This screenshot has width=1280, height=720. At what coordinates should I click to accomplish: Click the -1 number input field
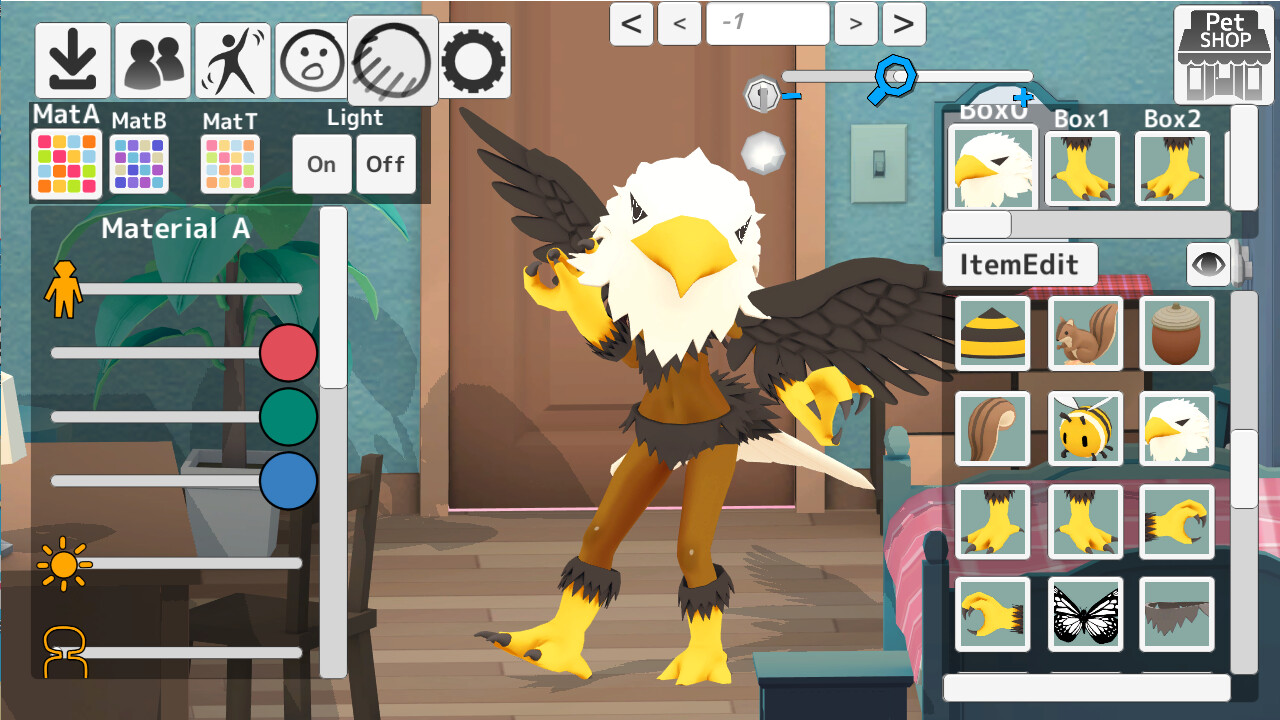767,23
